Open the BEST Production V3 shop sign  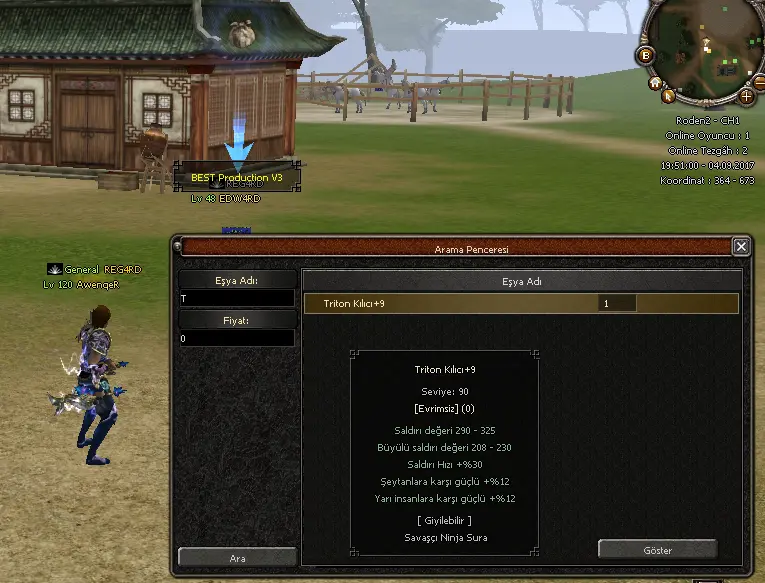point(237,177)
